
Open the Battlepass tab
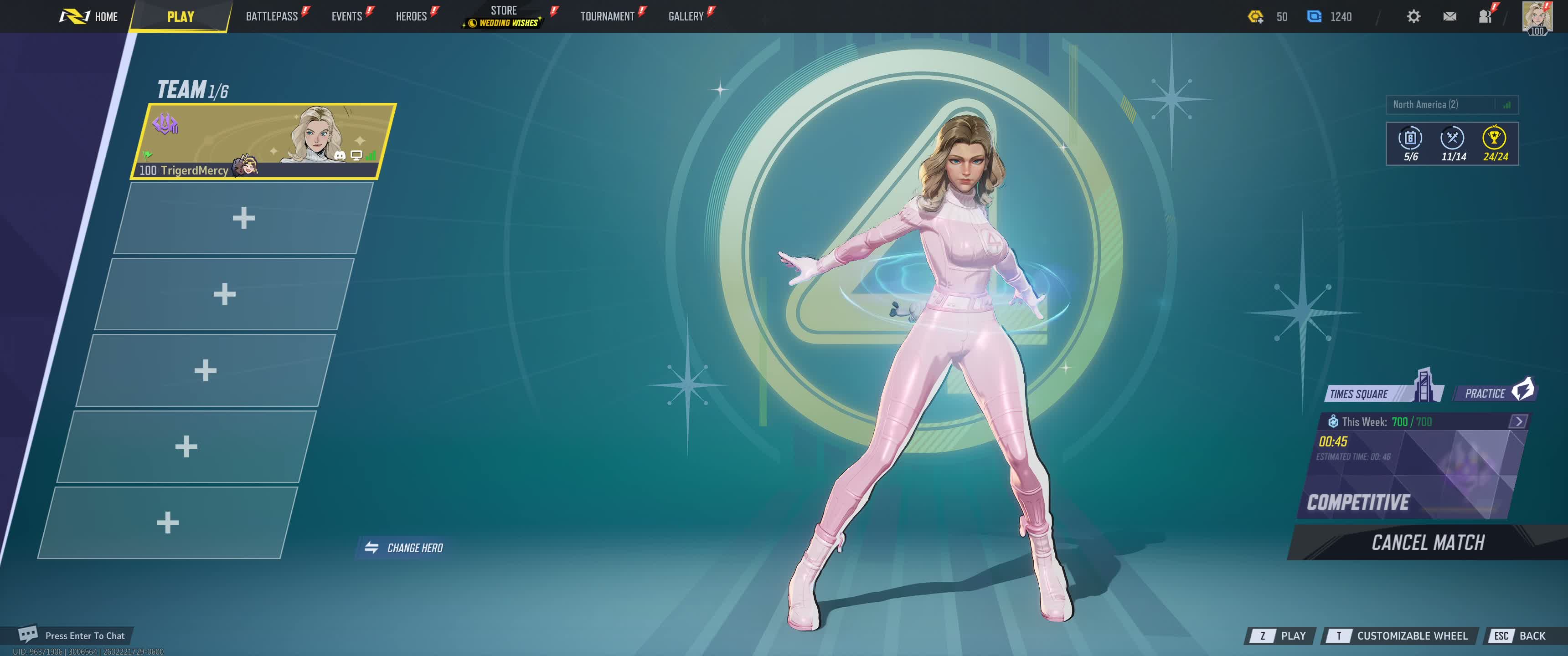click(272, 16)
